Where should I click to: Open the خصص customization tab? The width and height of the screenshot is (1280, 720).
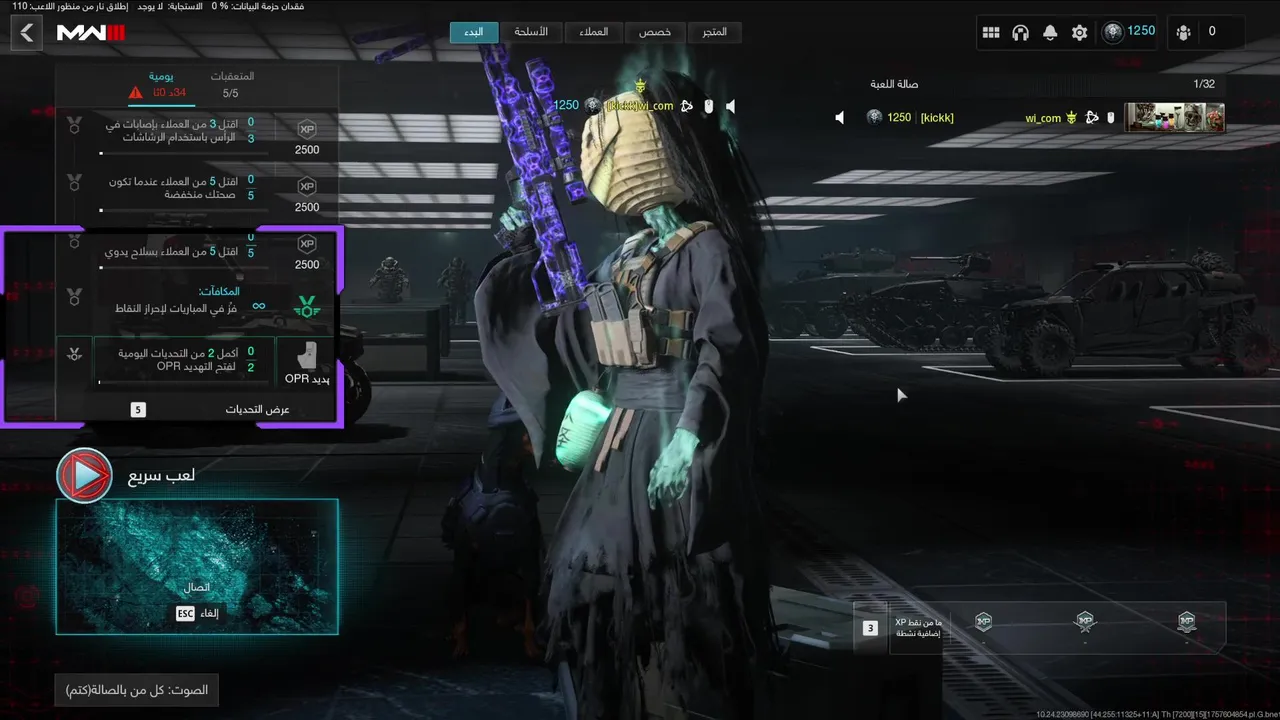[655, 32]
